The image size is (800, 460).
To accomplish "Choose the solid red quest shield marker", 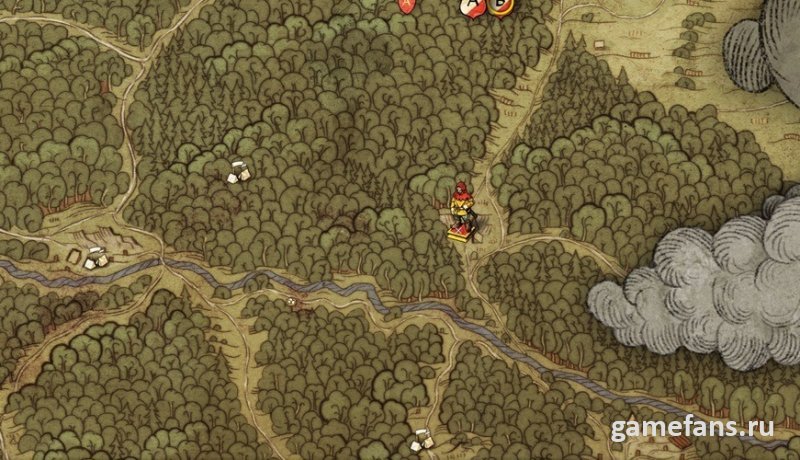I will pos(405,5).
